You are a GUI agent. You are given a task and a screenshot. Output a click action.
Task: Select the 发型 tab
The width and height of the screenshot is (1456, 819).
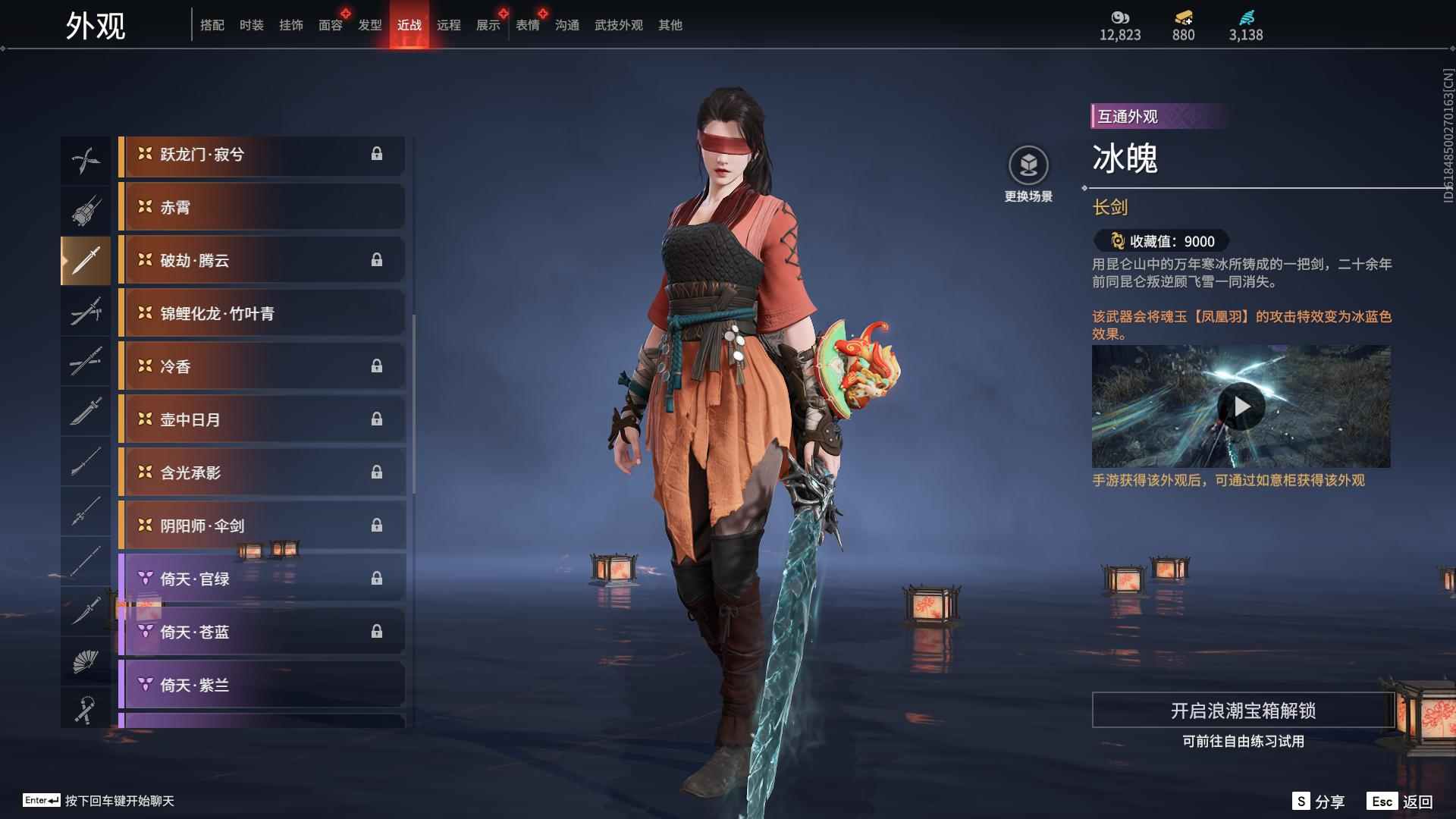369,25
